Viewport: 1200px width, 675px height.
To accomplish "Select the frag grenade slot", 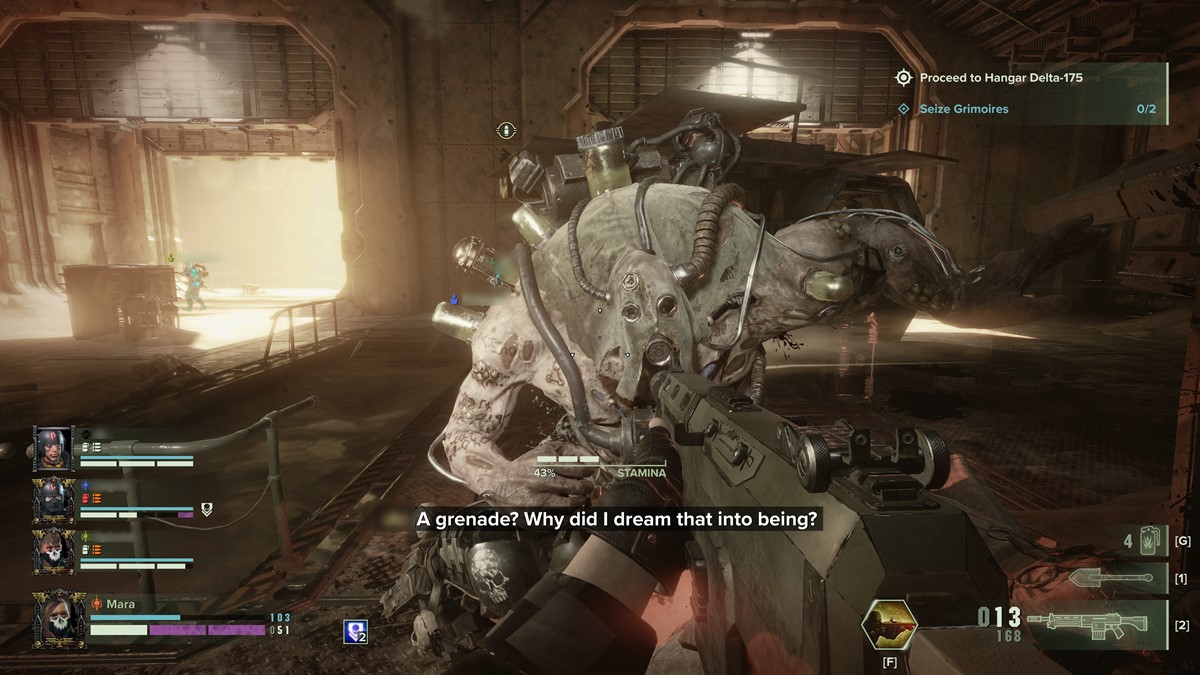I will pos(1143,542).
